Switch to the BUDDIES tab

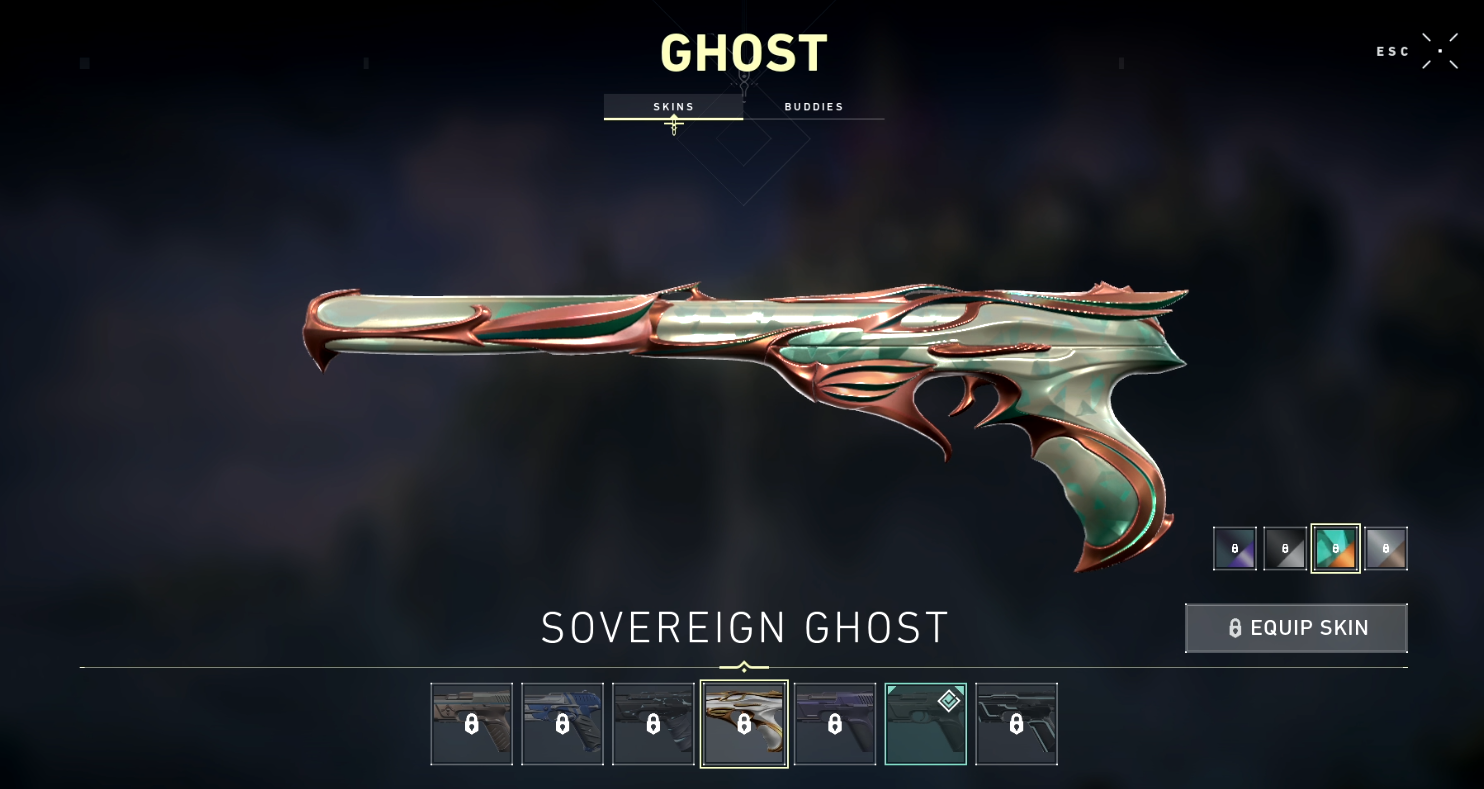pos(812,106)
